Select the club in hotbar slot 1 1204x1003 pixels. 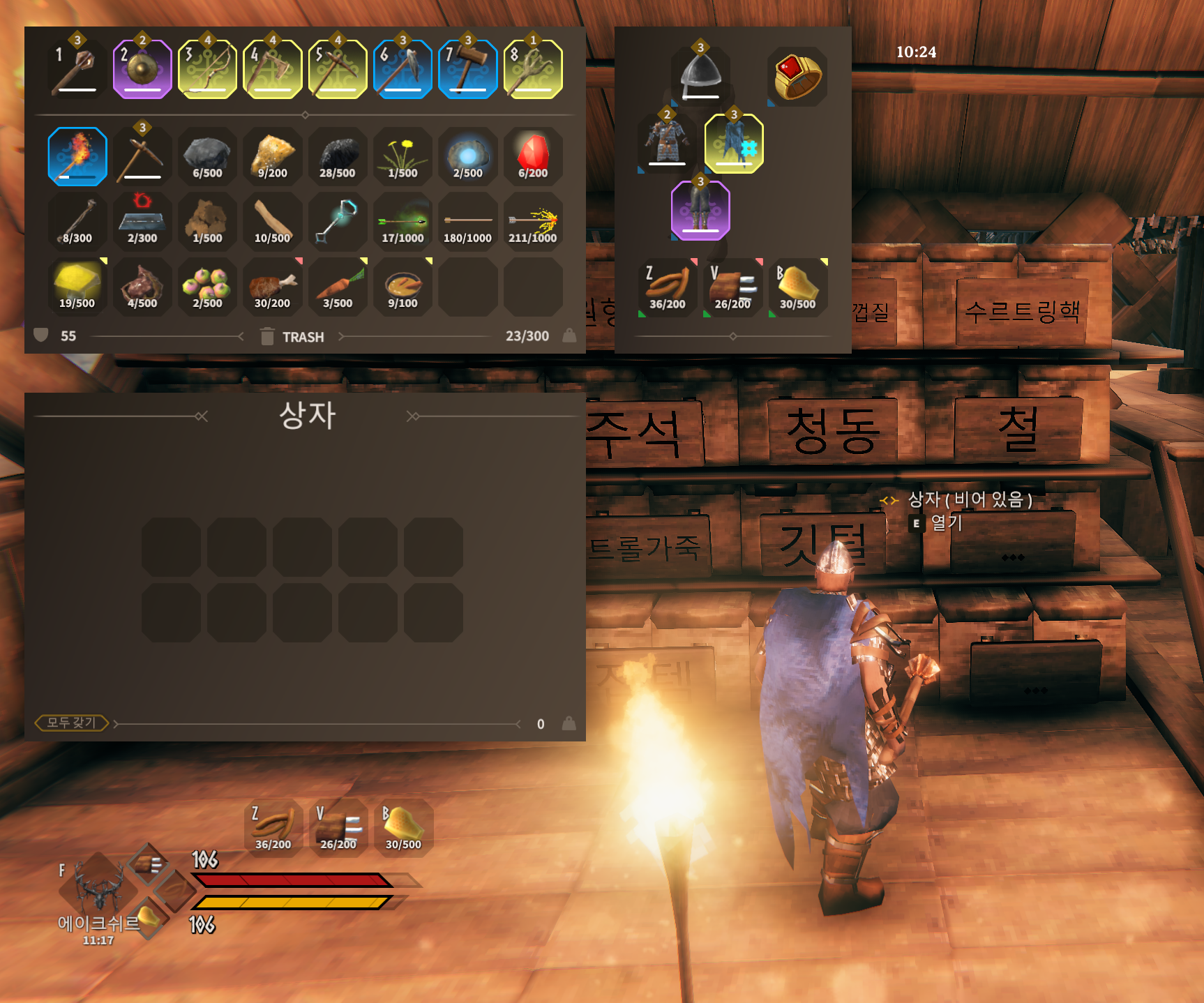click(x=77, y=70)
